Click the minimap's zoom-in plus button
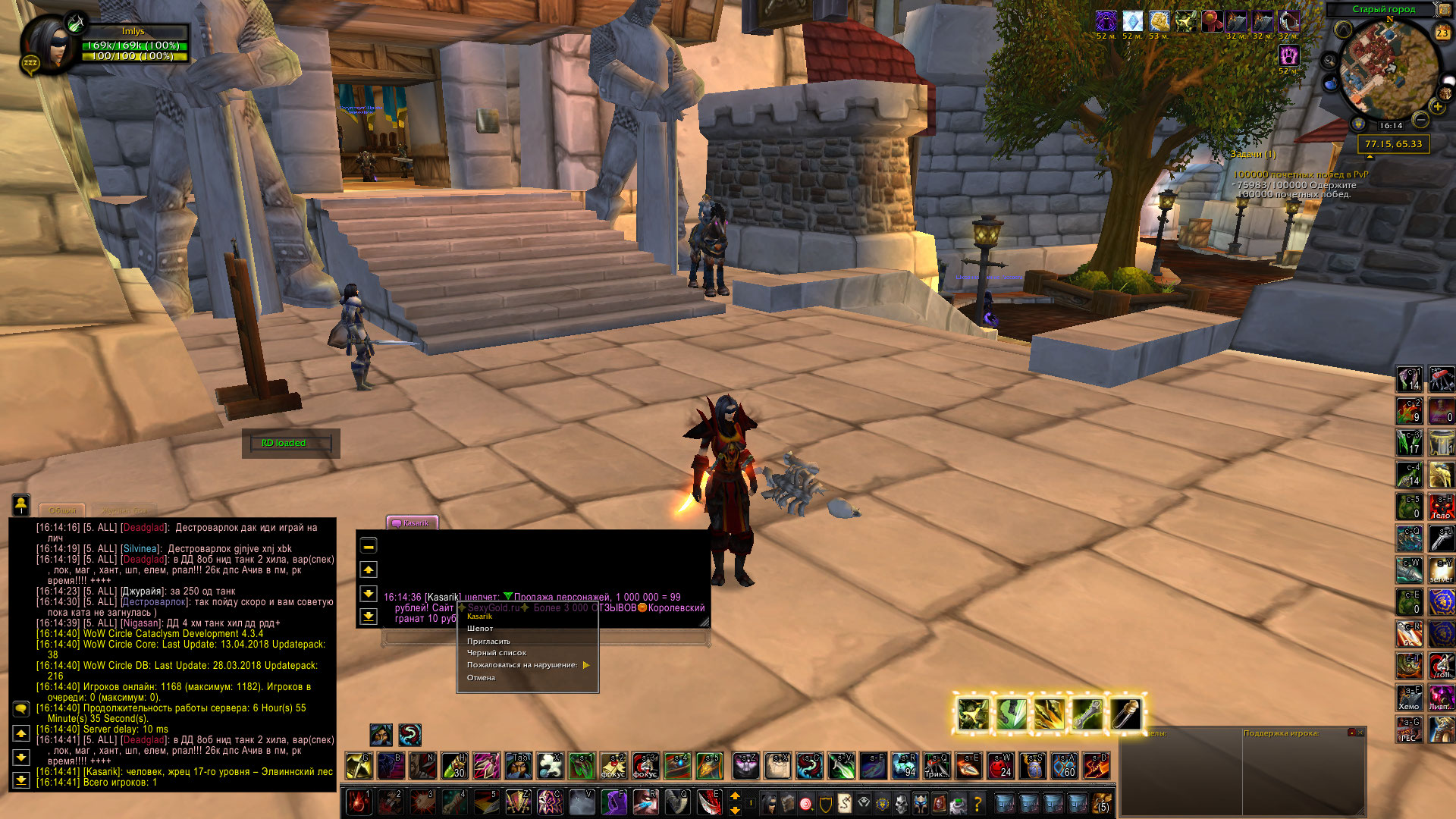Viewport: 1456px width, 819px height. click(1437, 107)
